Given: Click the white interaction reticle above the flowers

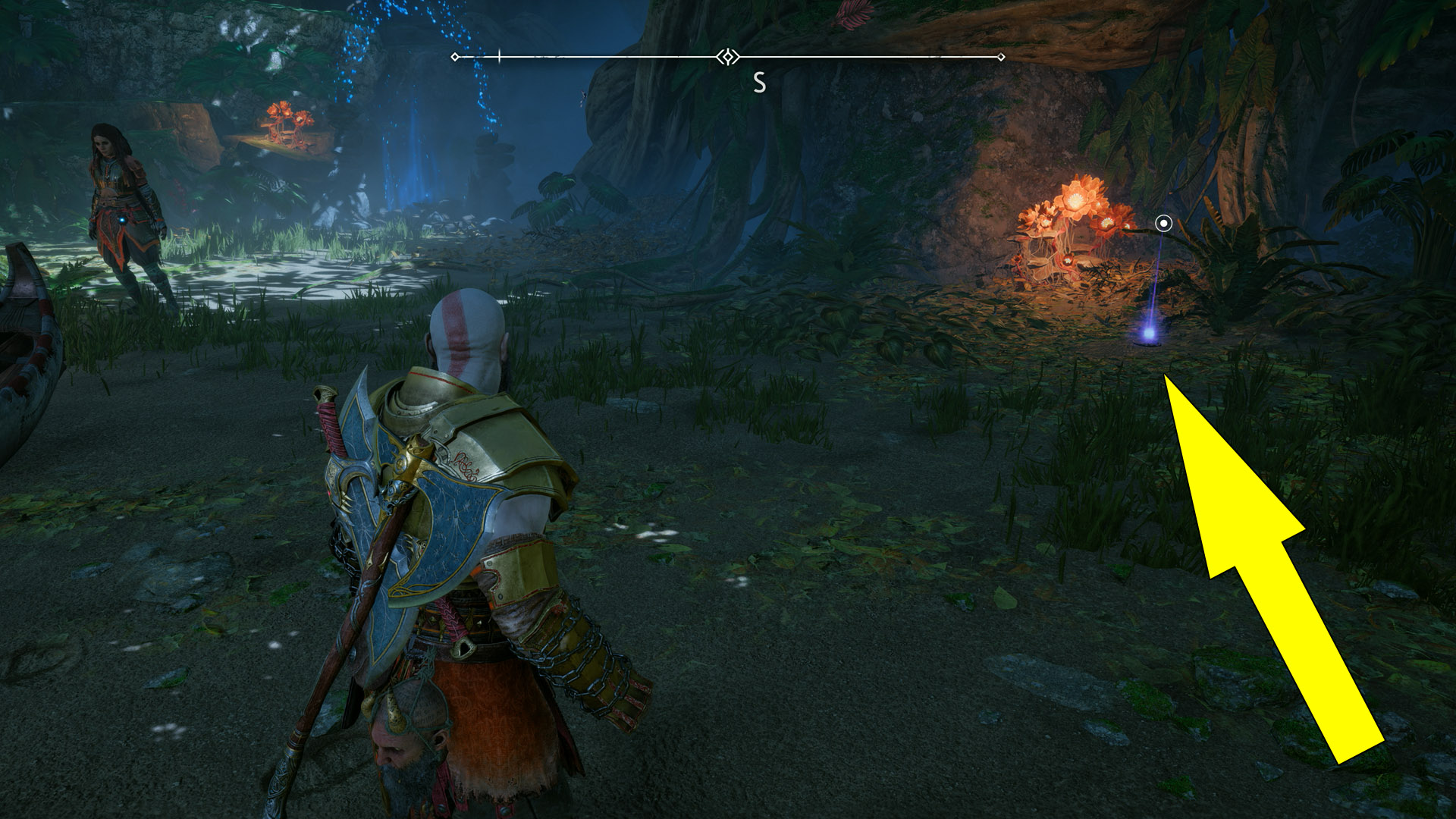Looking at the screenshot, I should pos(1163,224).
